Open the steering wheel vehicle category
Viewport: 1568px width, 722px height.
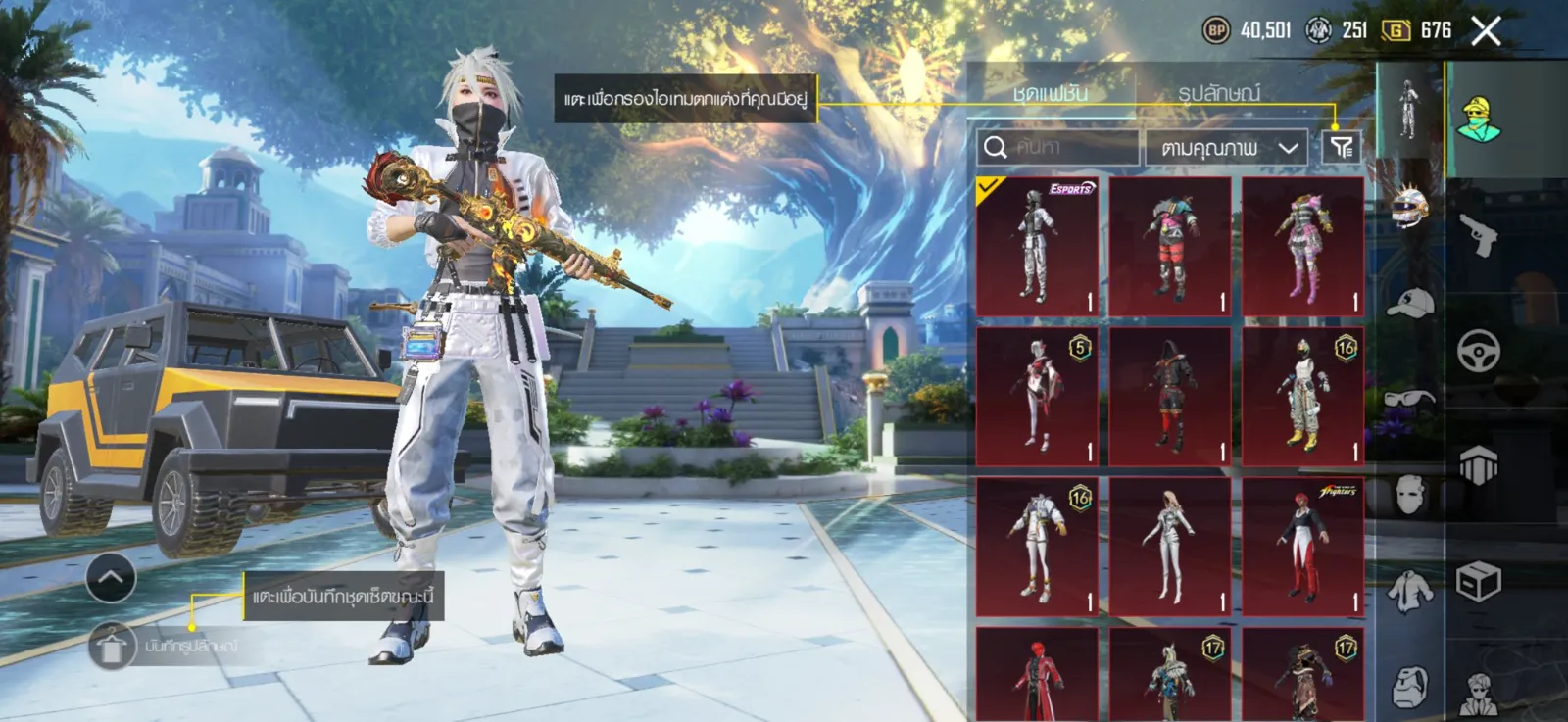[1478, 350]
